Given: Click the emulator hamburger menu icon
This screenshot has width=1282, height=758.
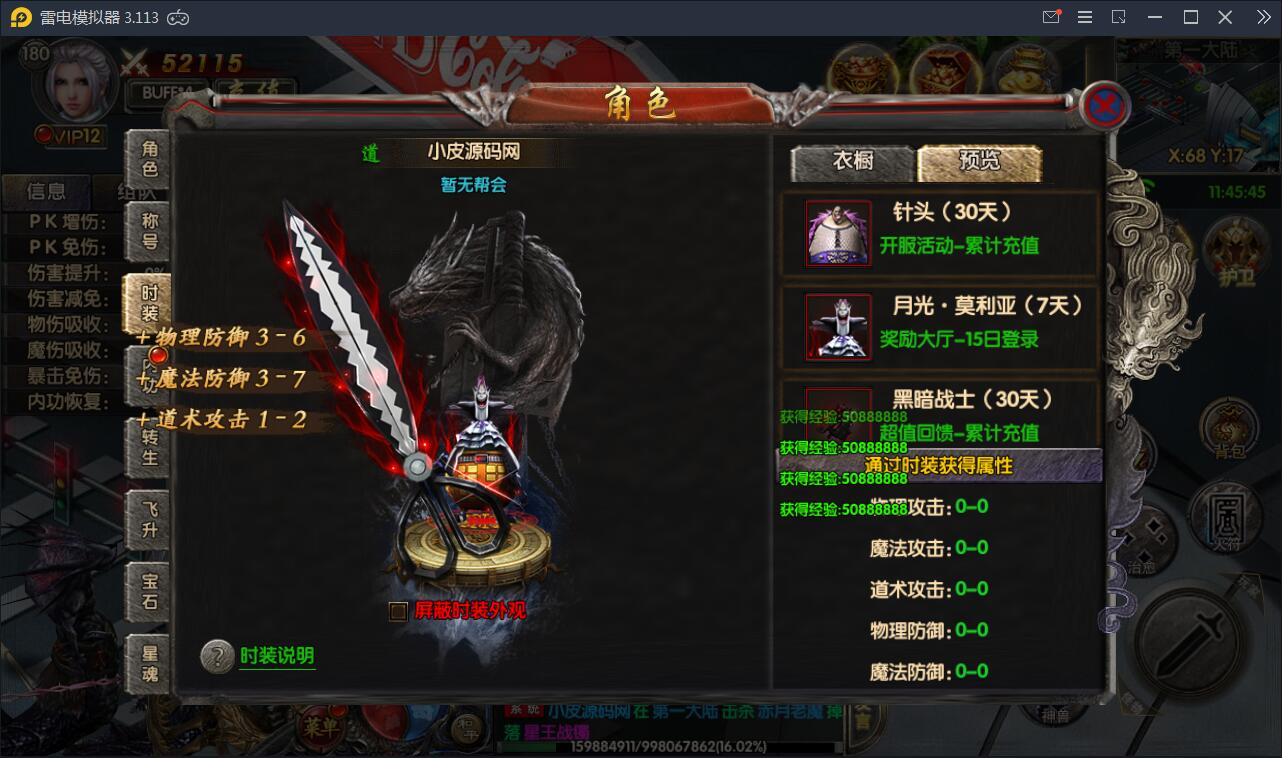Looking at the screenshot, I should (x=1083, y=16).
